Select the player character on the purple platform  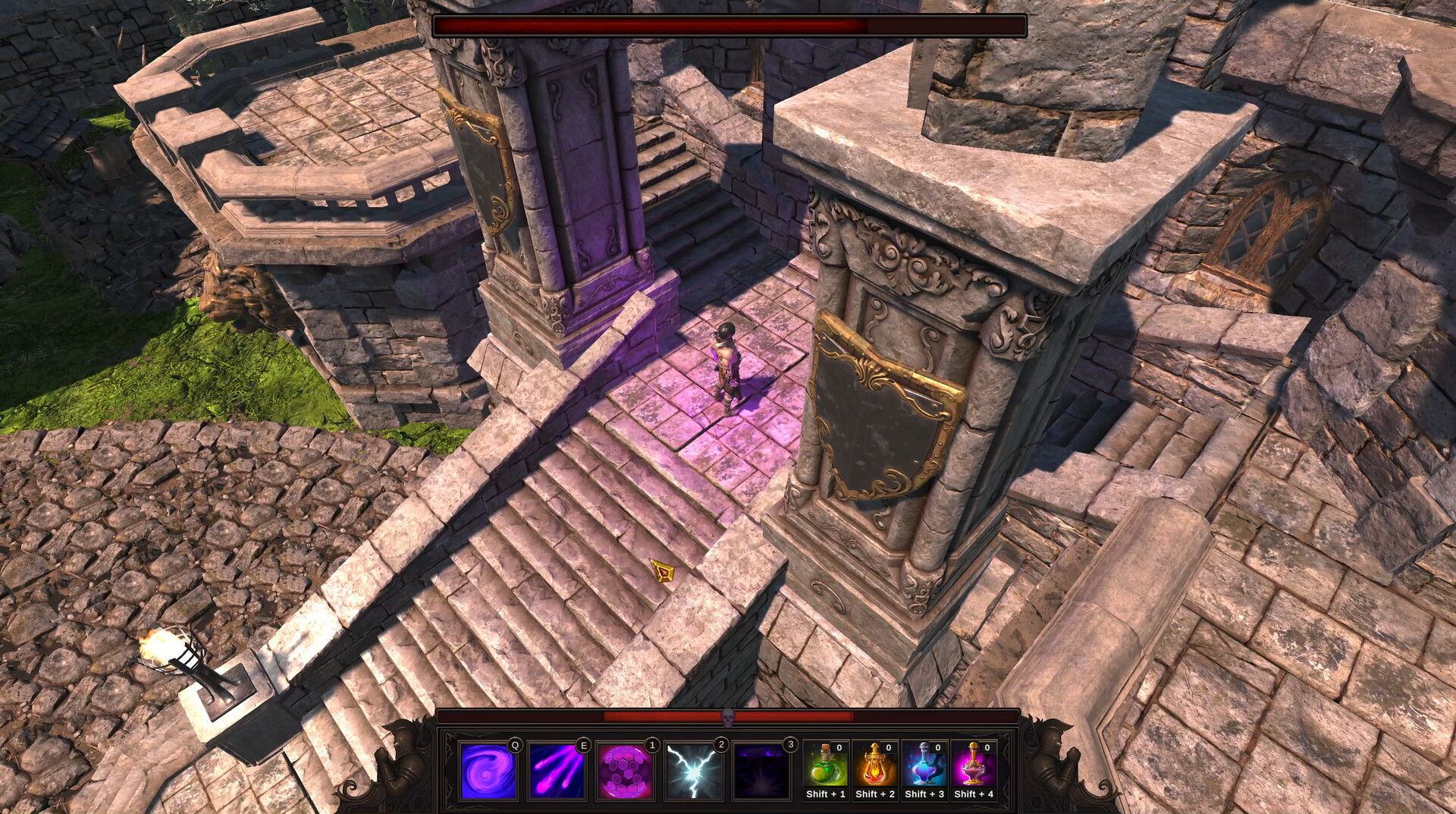tap(726, 364)
